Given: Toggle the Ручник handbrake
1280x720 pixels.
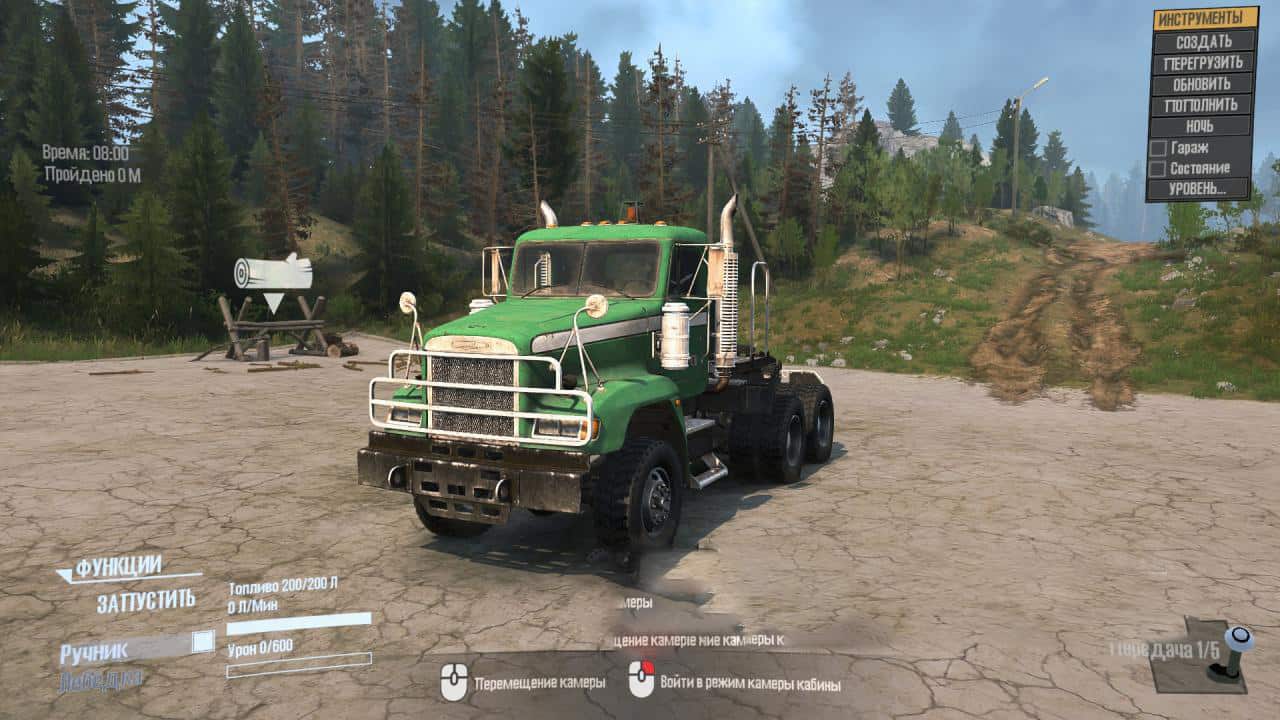Looking at the screenshot, I should tap(203, 642).
